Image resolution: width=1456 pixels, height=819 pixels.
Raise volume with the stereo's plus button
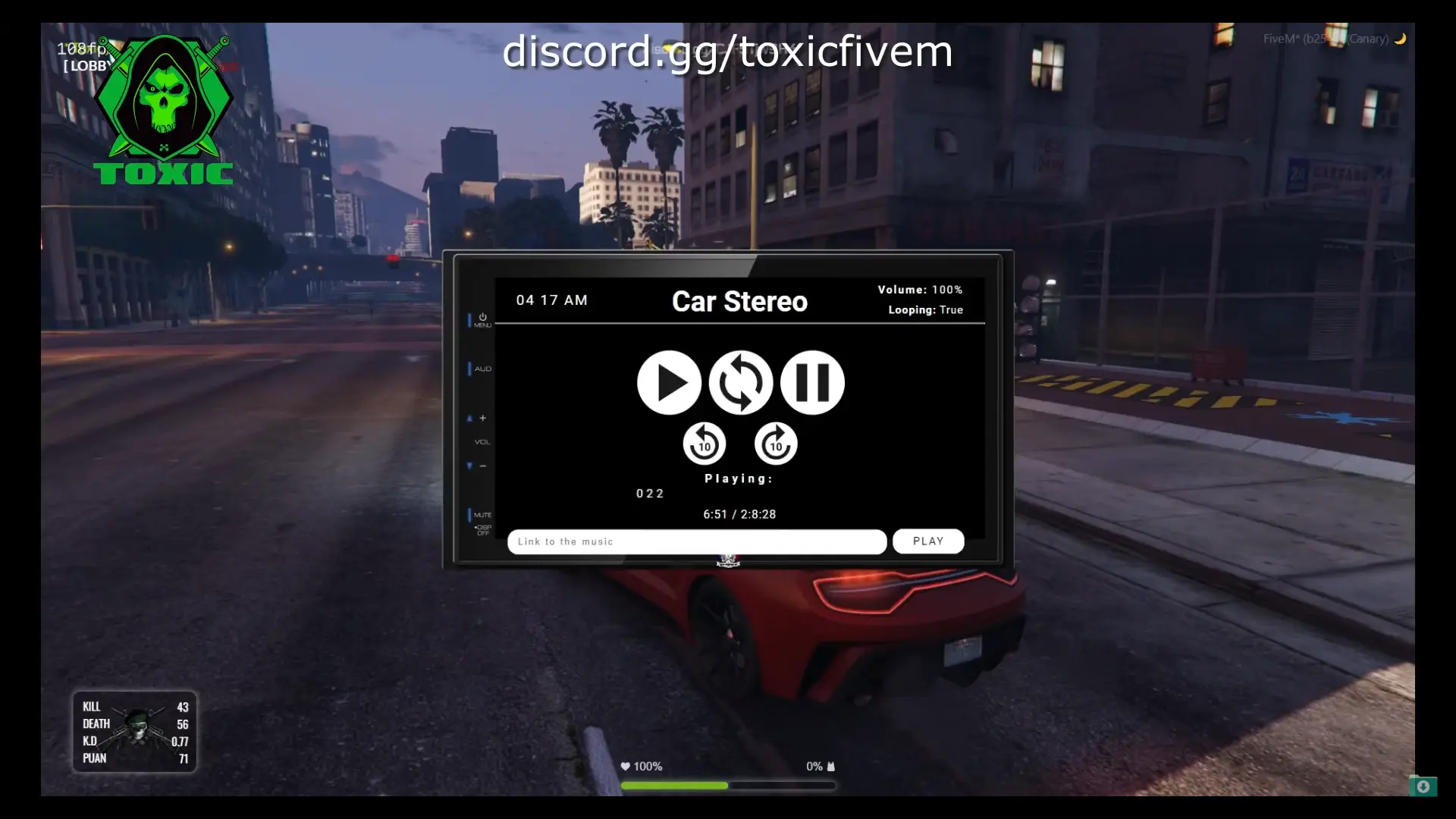coord(482,418)
